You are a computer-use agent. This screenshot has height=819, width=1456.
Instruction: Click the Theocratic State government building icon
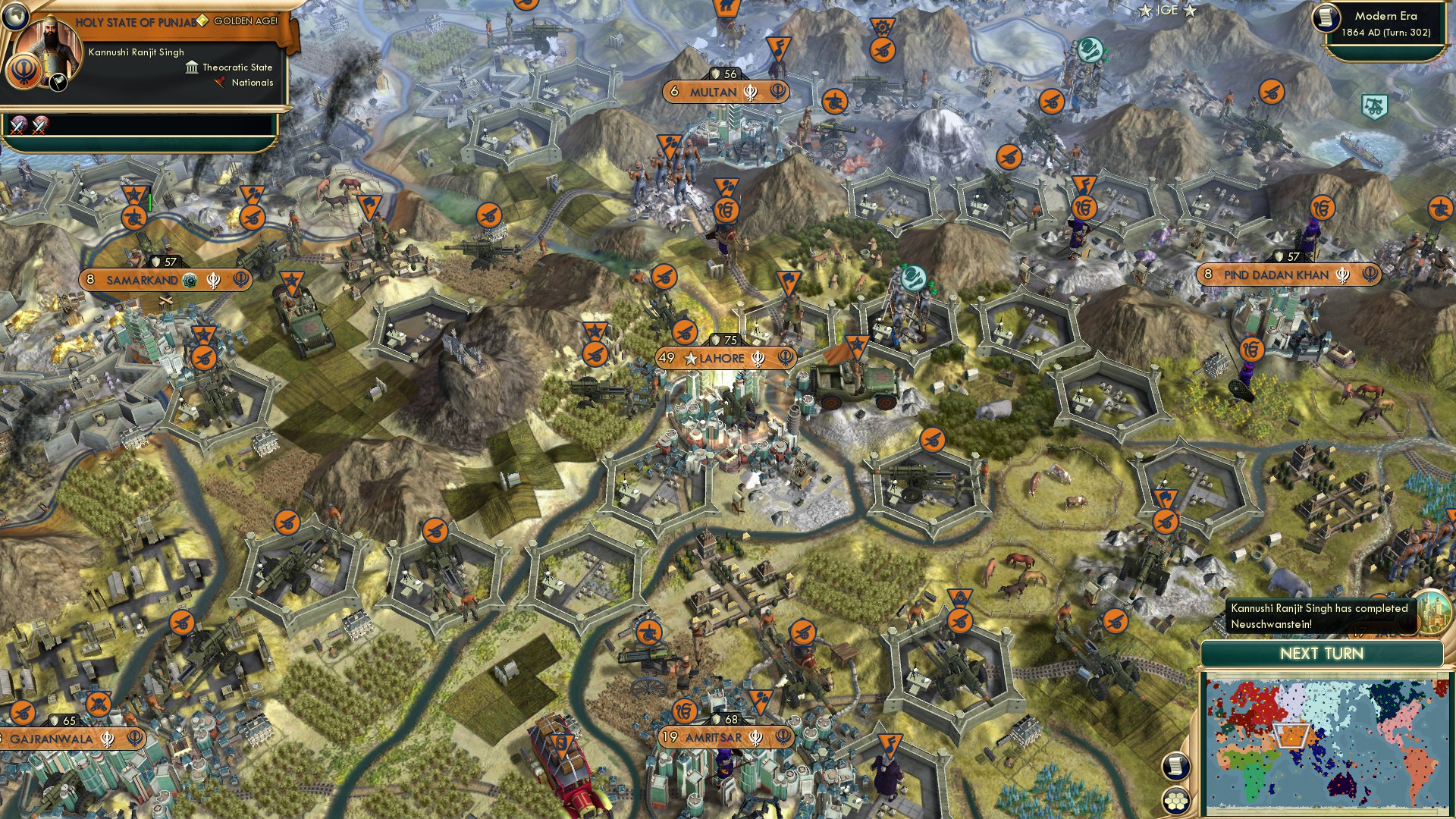[192, 68]
